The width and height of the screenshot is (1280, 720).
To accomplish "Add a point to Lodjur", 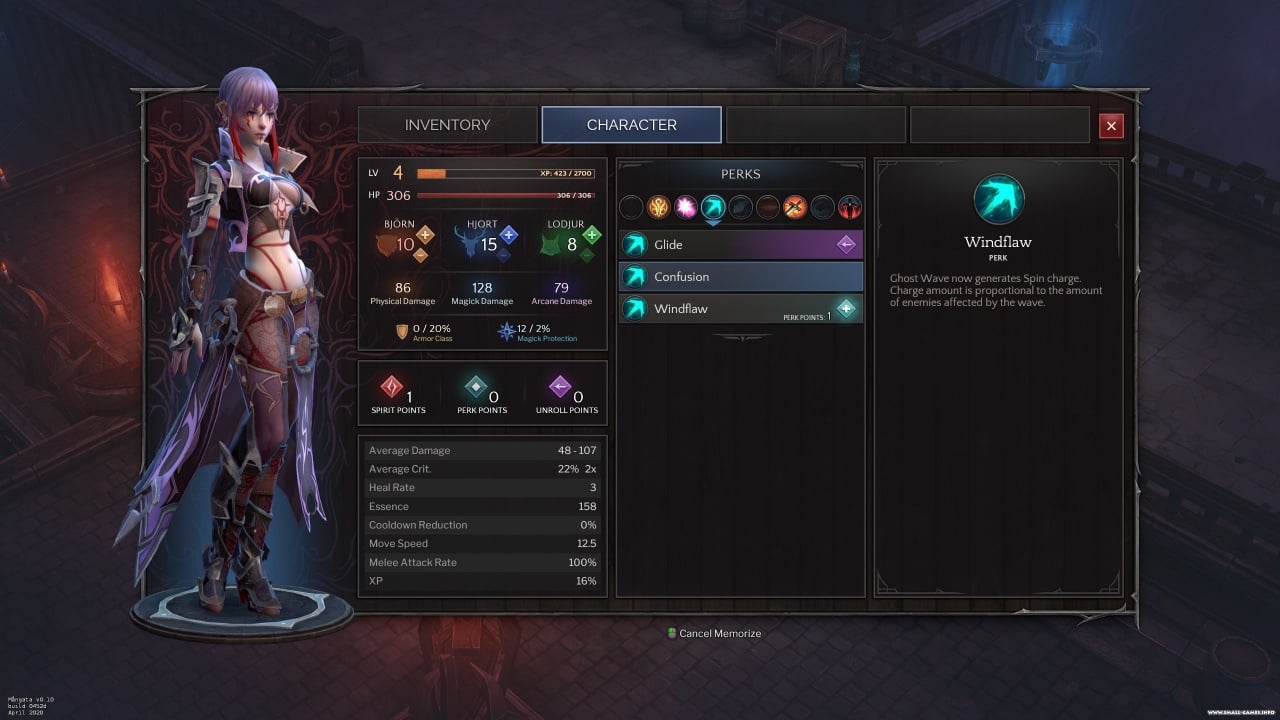I will pos(592,236).
